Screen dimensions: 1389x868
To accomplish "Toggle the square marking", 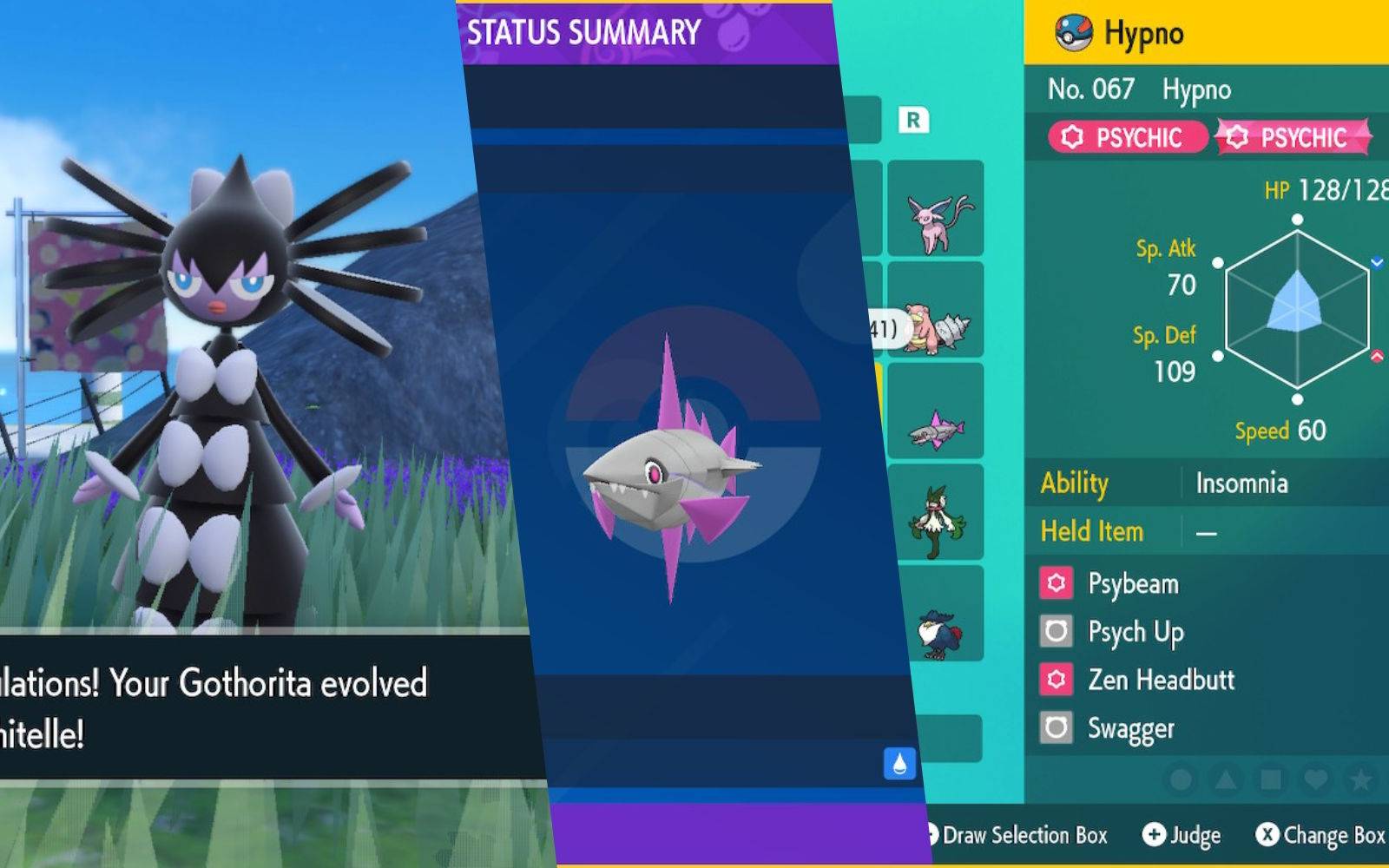I will pos(1271,779).
